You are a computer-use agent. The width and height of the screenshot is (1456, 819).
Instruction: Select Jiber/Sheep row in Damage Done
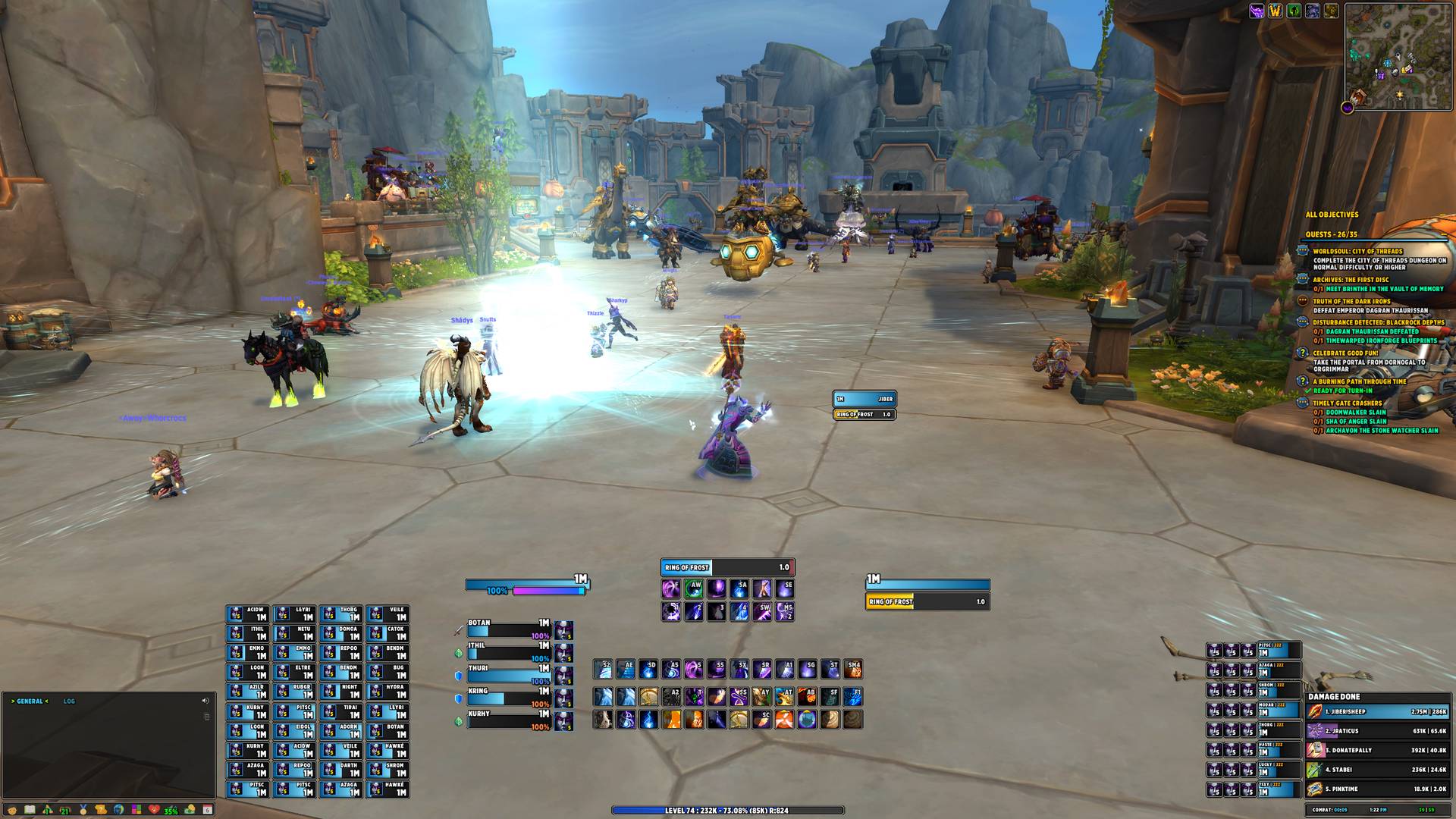[x=1376, y=711]
